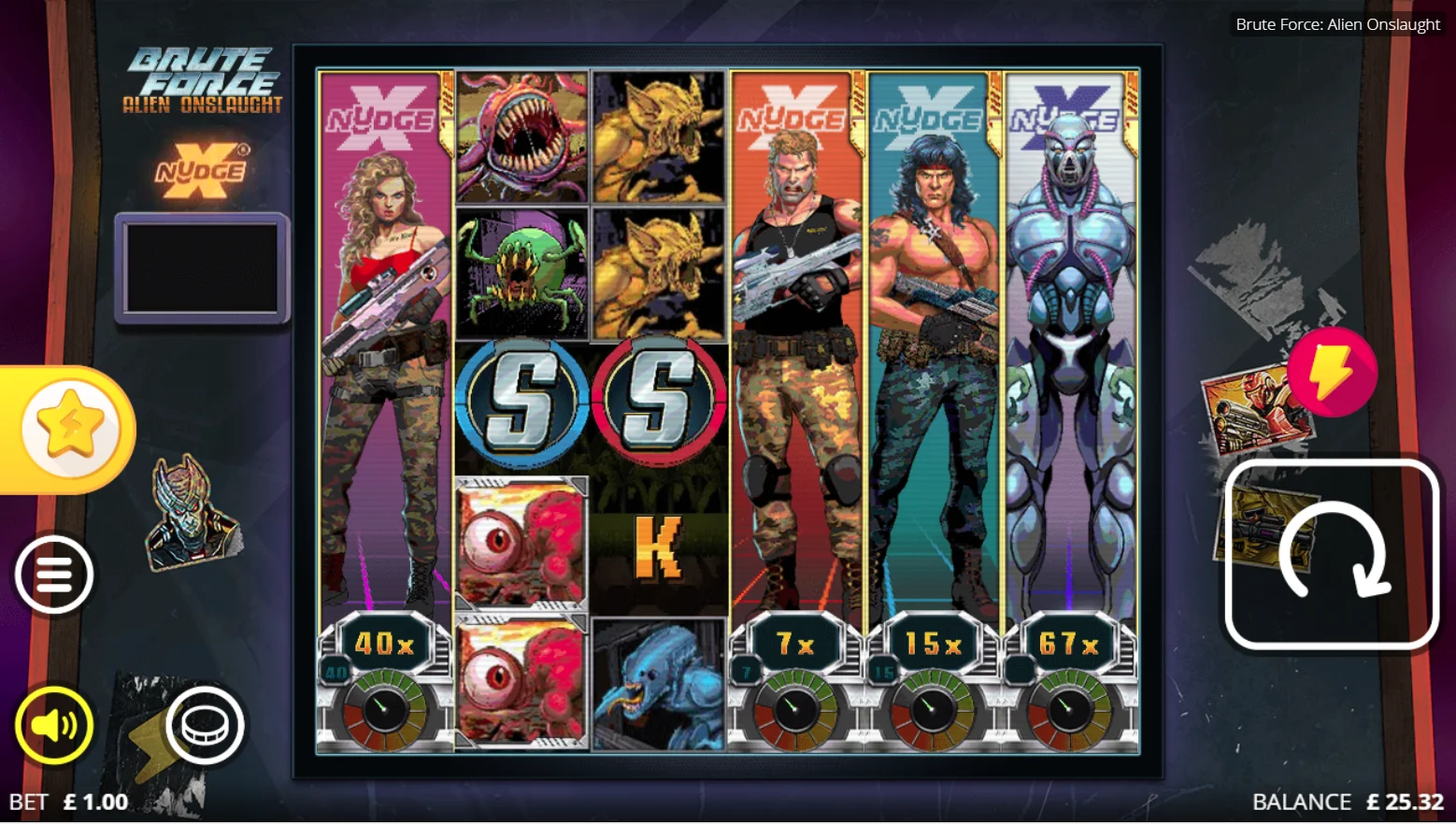Click the BET £1.00 label
Screen dimensions: 1456x824
point(70,802)
